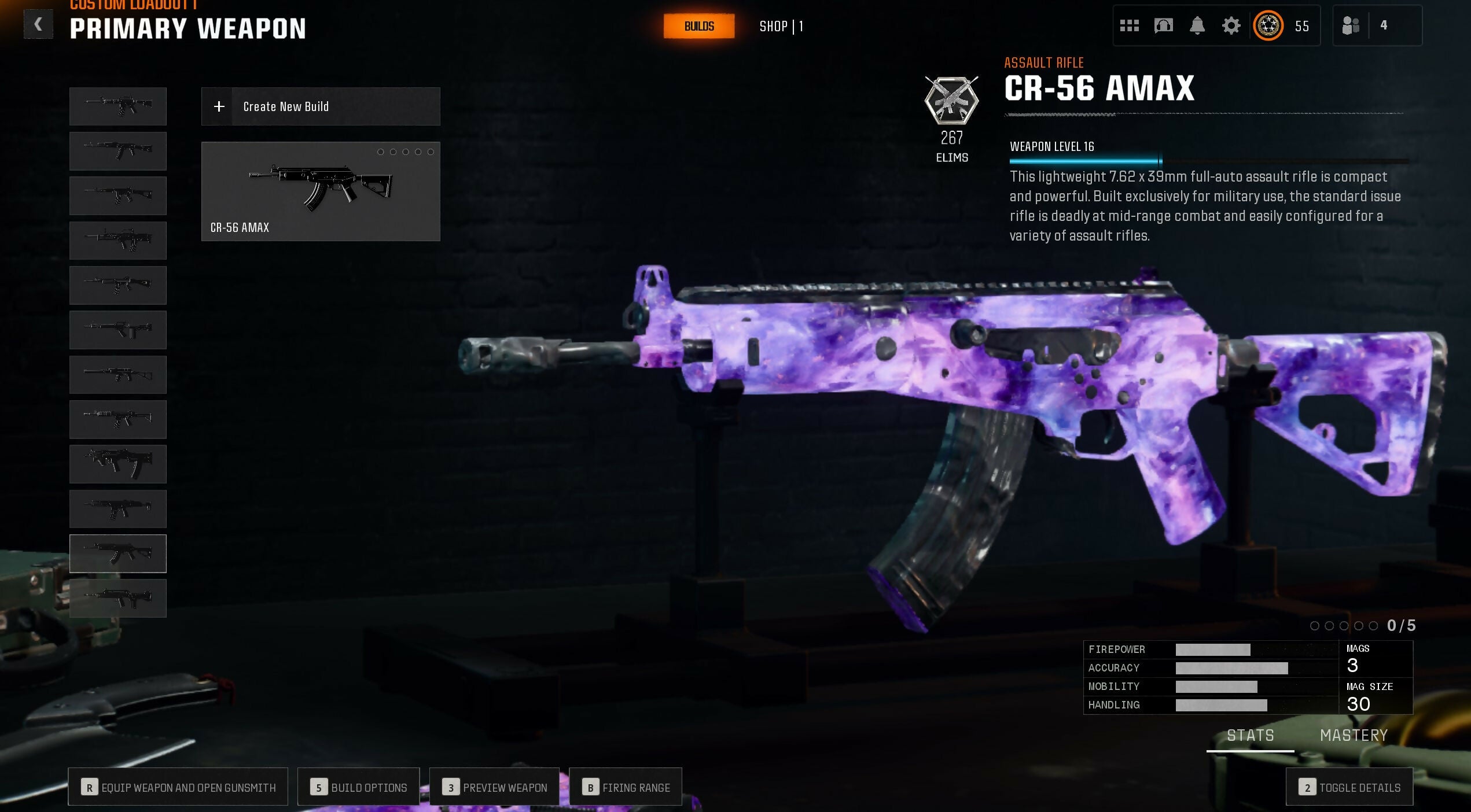Open the headset voice chat icon
Image resolution: width=1471 pixels, height=812 pixels.
(x=1163, y=25)
